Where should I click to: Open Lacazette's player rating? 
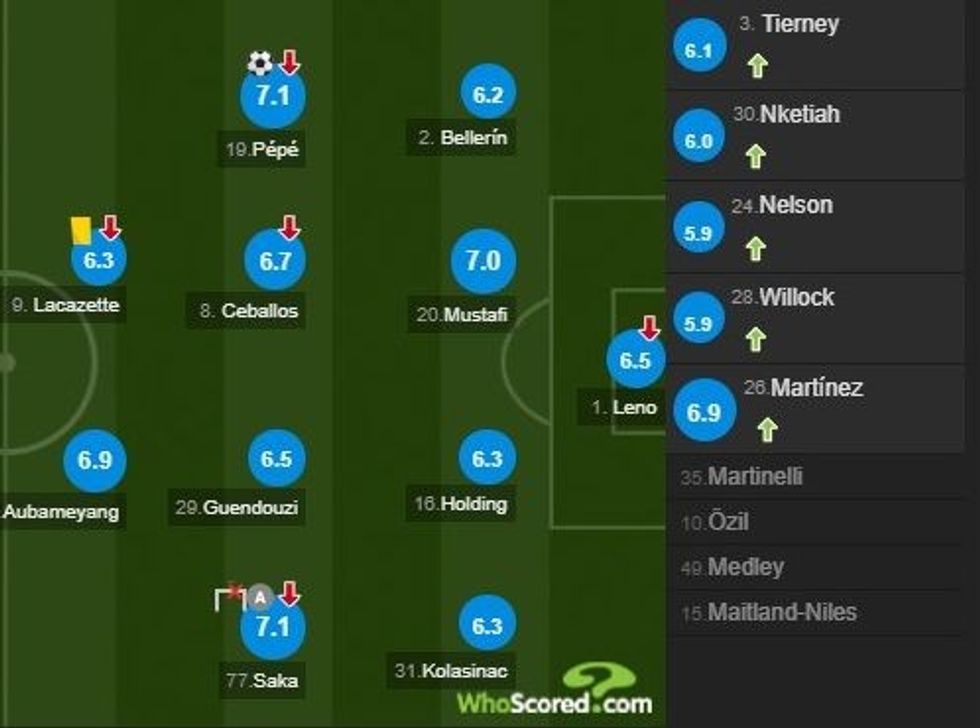pos(98,260)
